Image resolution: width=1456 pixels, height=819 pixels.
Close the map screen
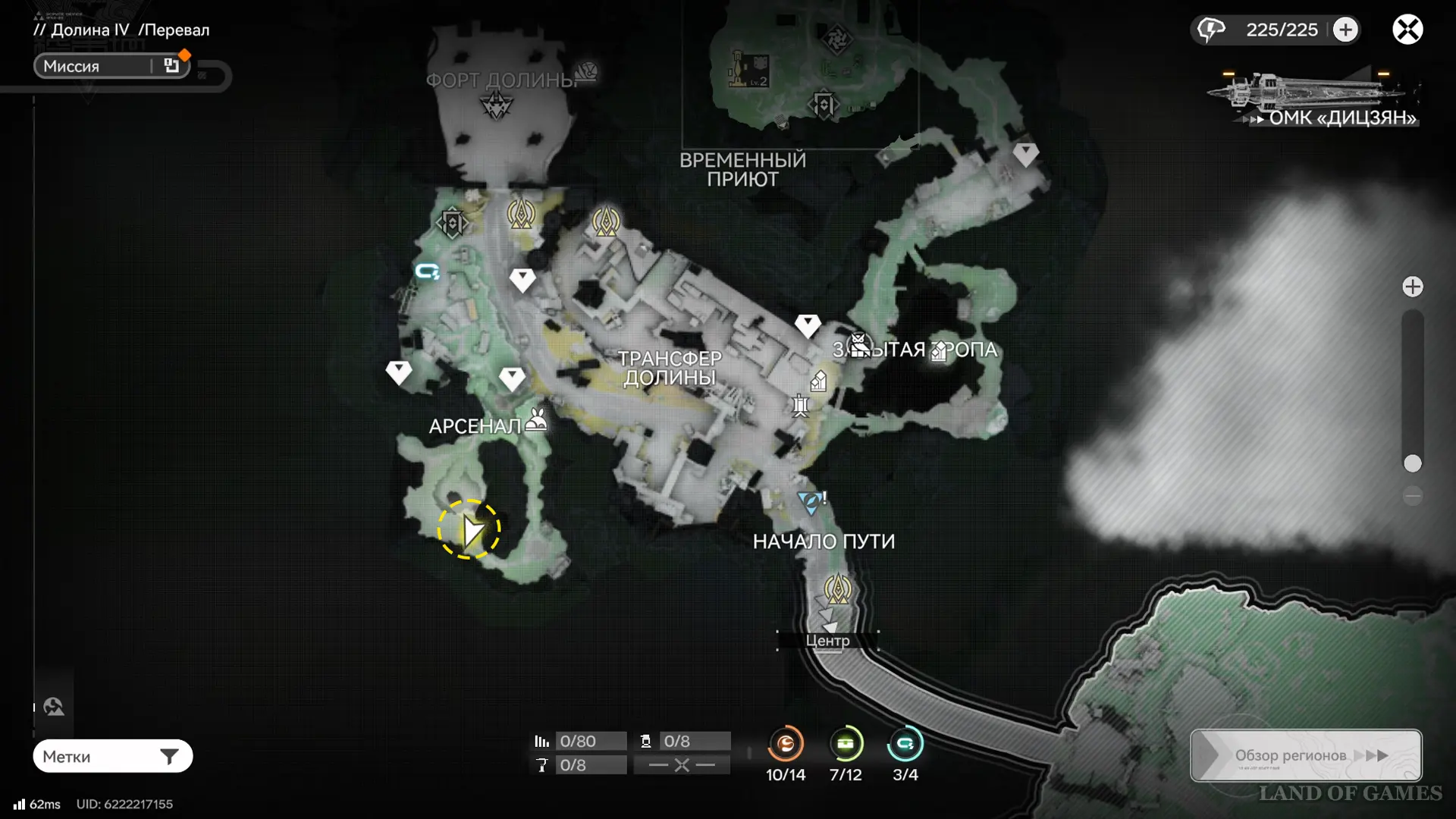(1407, 30)
